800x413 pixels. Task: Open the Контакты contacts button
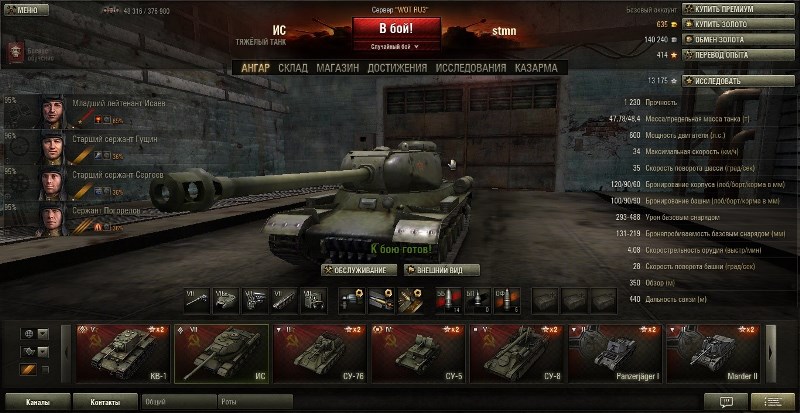pyautogui.click(x=104, y=402)
